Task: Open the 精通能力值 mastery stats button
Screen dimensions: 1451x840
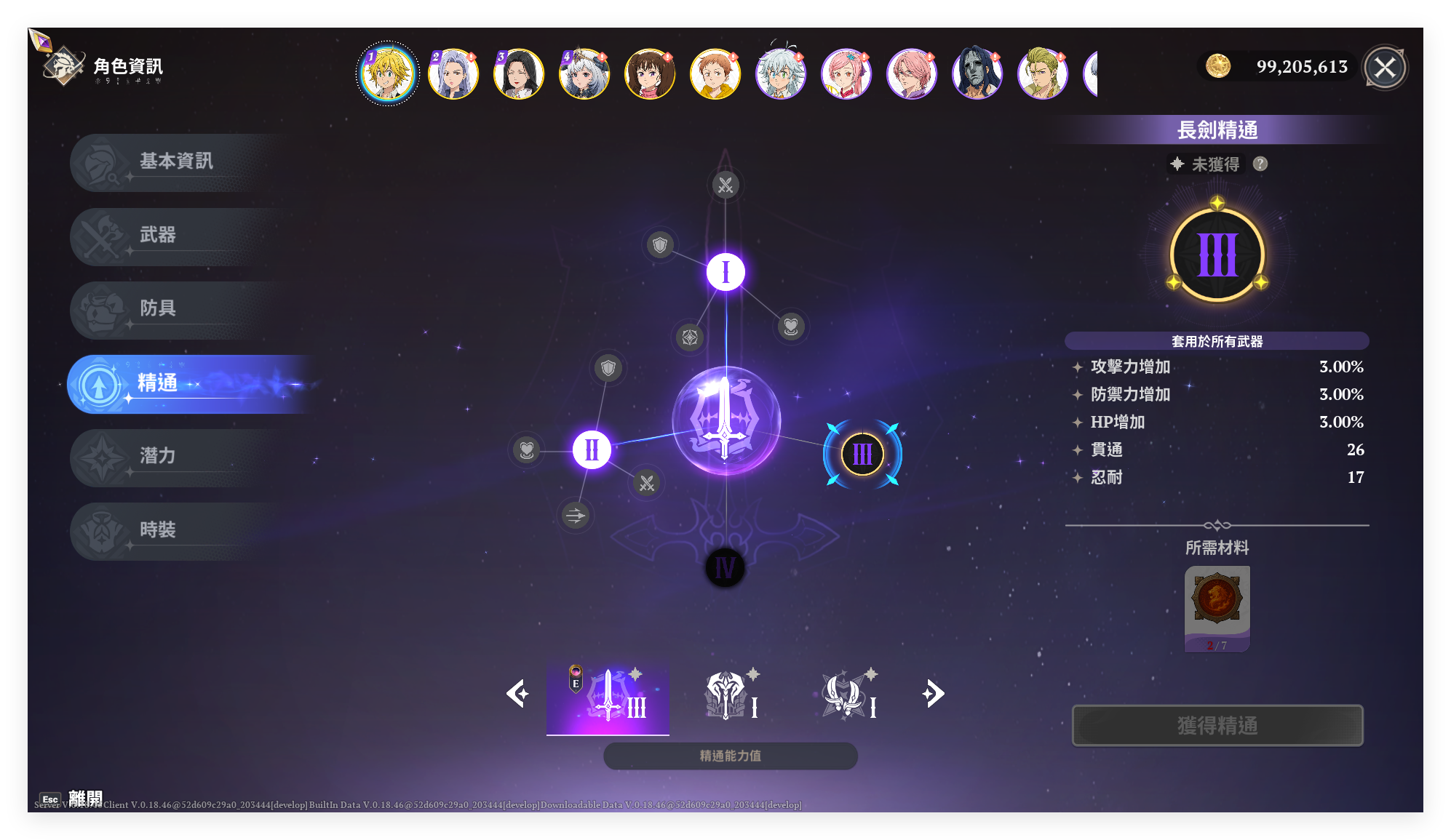Action: [730, 756]
